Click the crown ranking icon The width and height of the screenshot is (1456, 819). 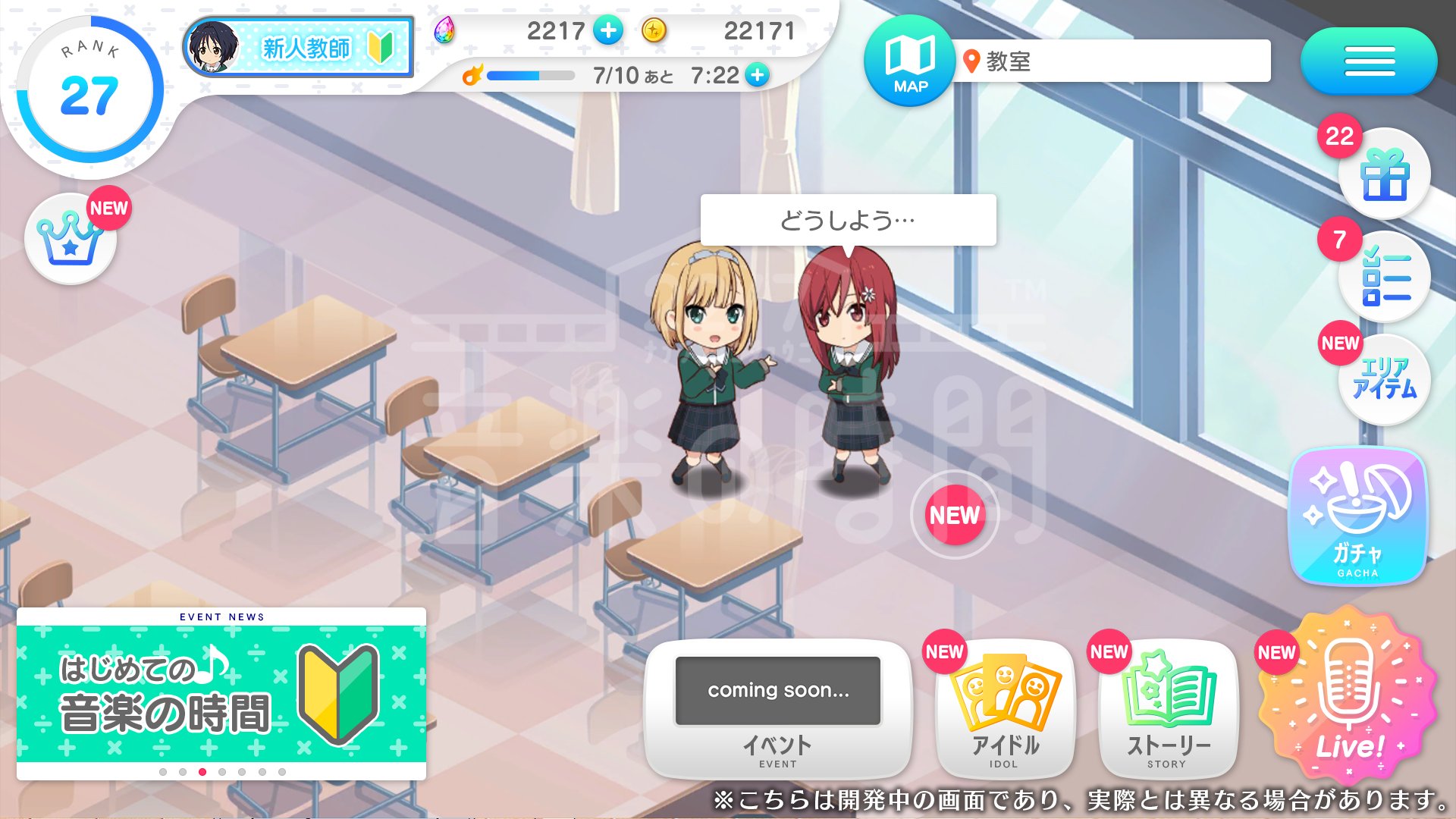pos(70,239)
